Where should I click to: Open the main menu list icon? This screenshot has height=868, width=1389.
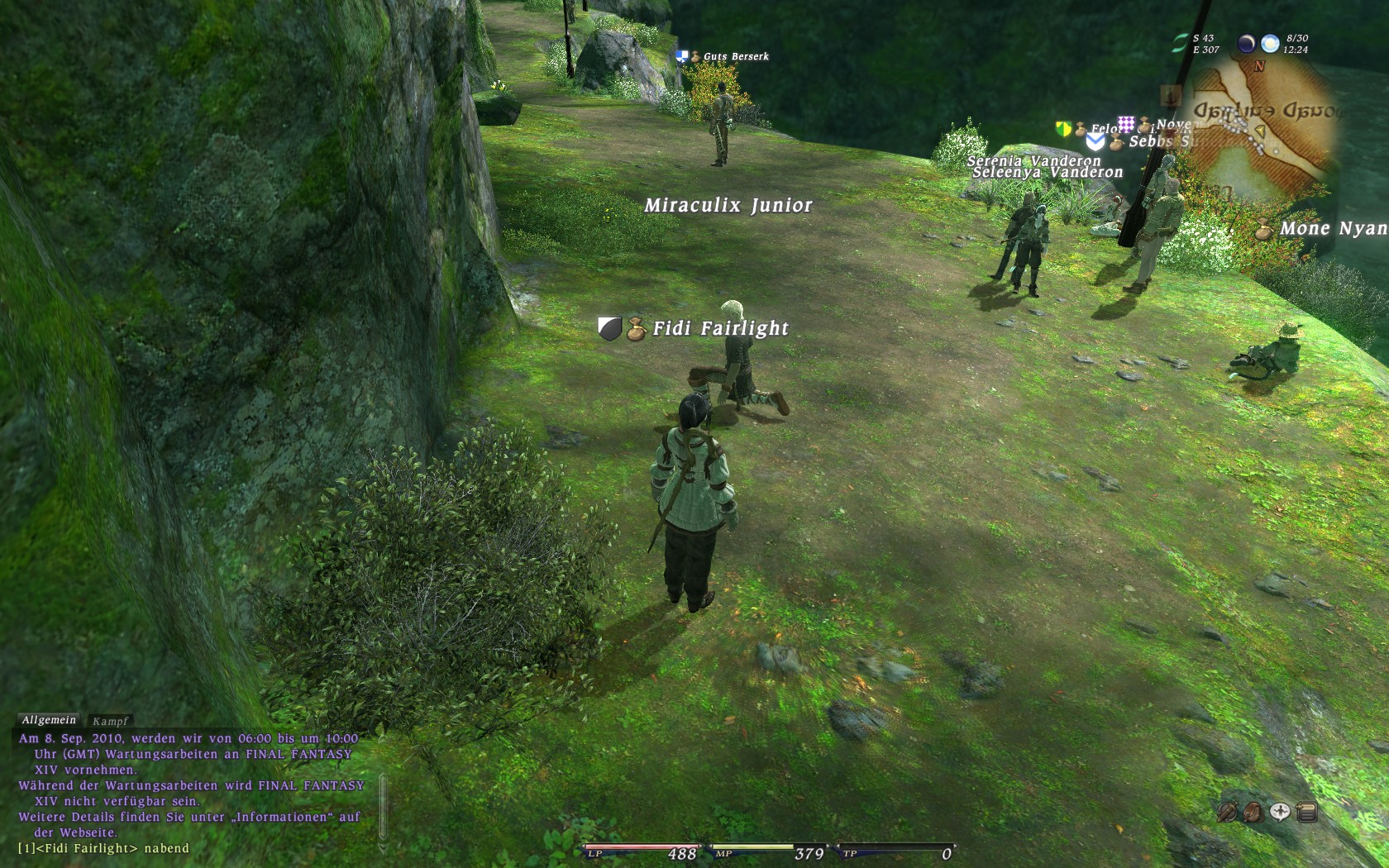pos(1307,813)
